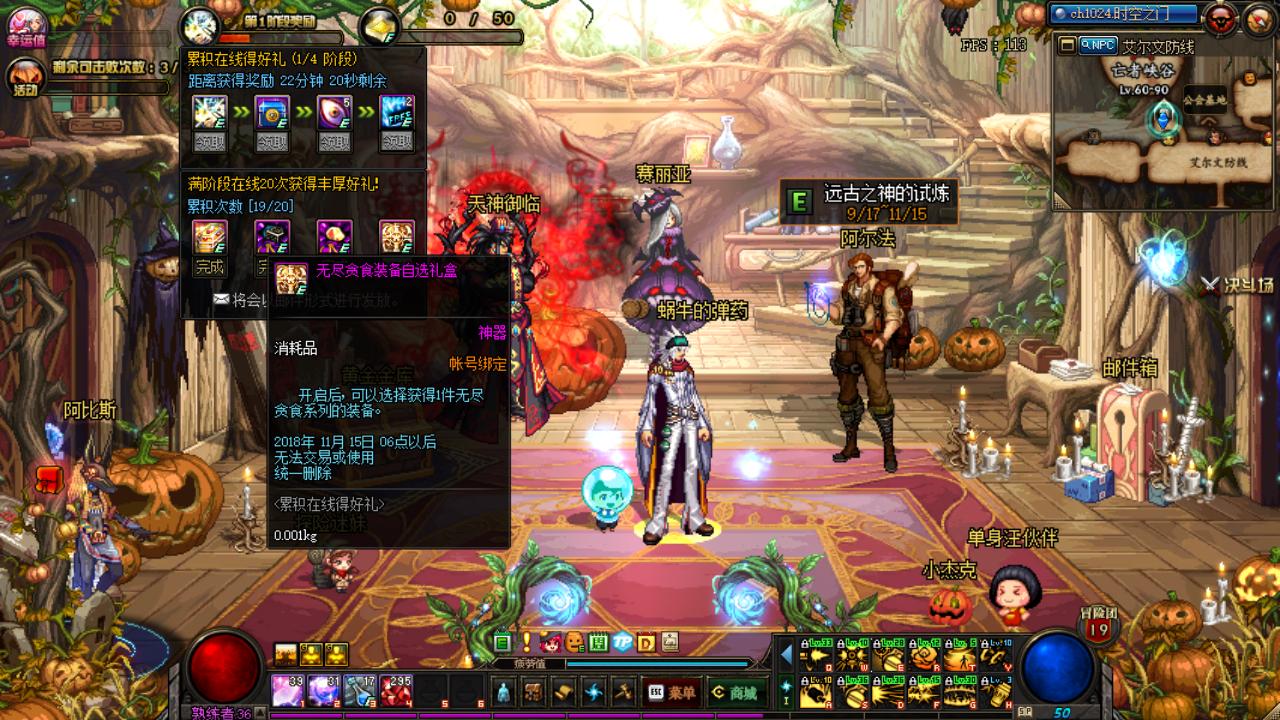
Task: Click the 公会基地 marker on the minimap
Action: point(1206,100)
